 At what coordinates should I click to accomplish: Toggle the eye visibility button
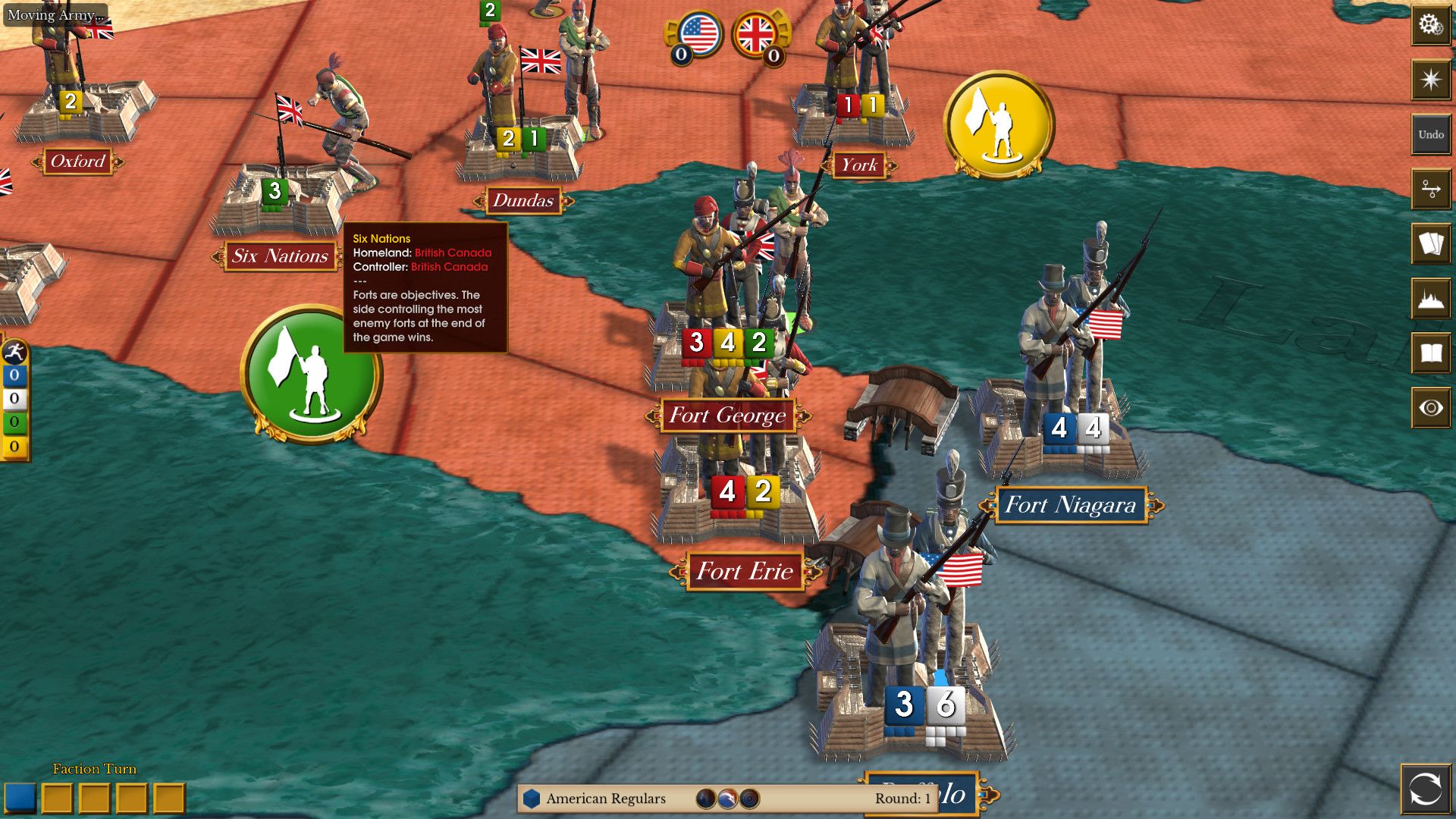pos(1430,408)
